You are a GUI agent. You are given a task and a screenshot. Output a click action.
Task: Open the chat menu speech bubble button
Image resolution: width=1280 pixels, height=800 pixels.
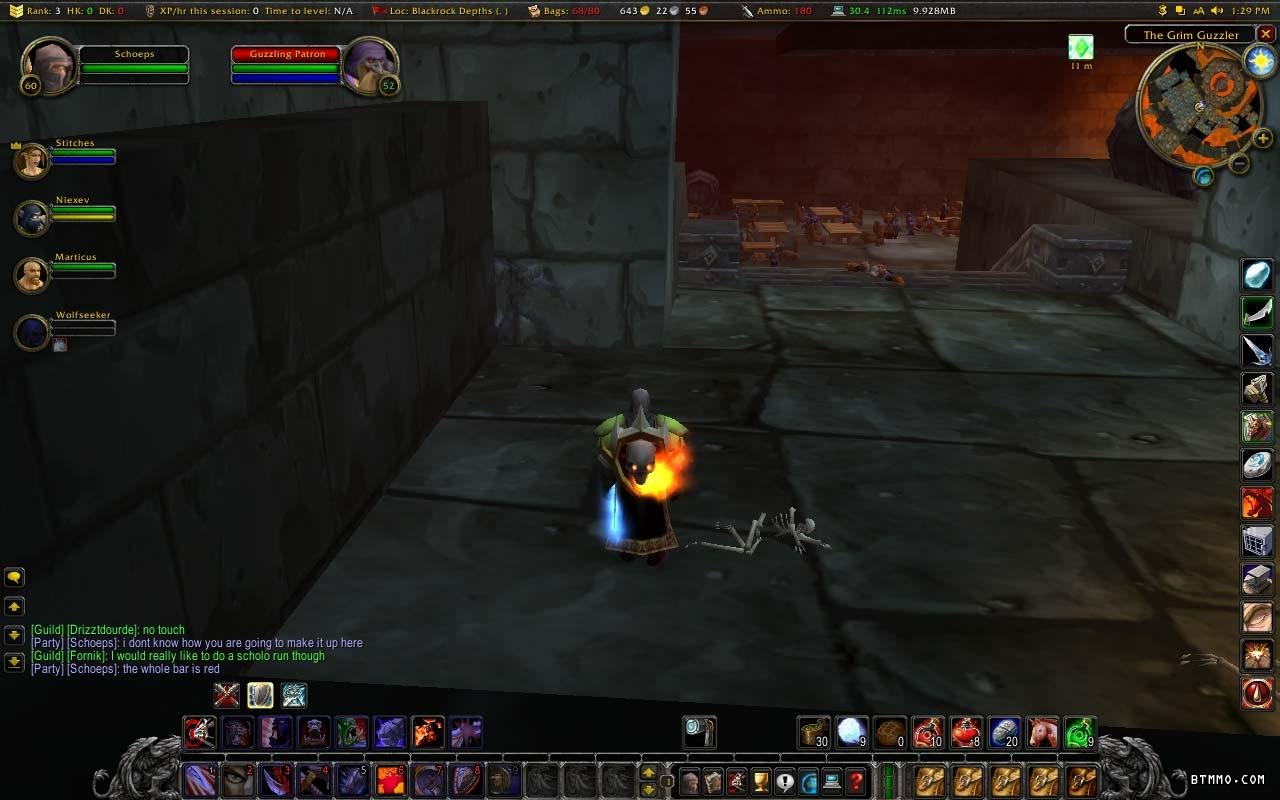[x=15, y=577]
